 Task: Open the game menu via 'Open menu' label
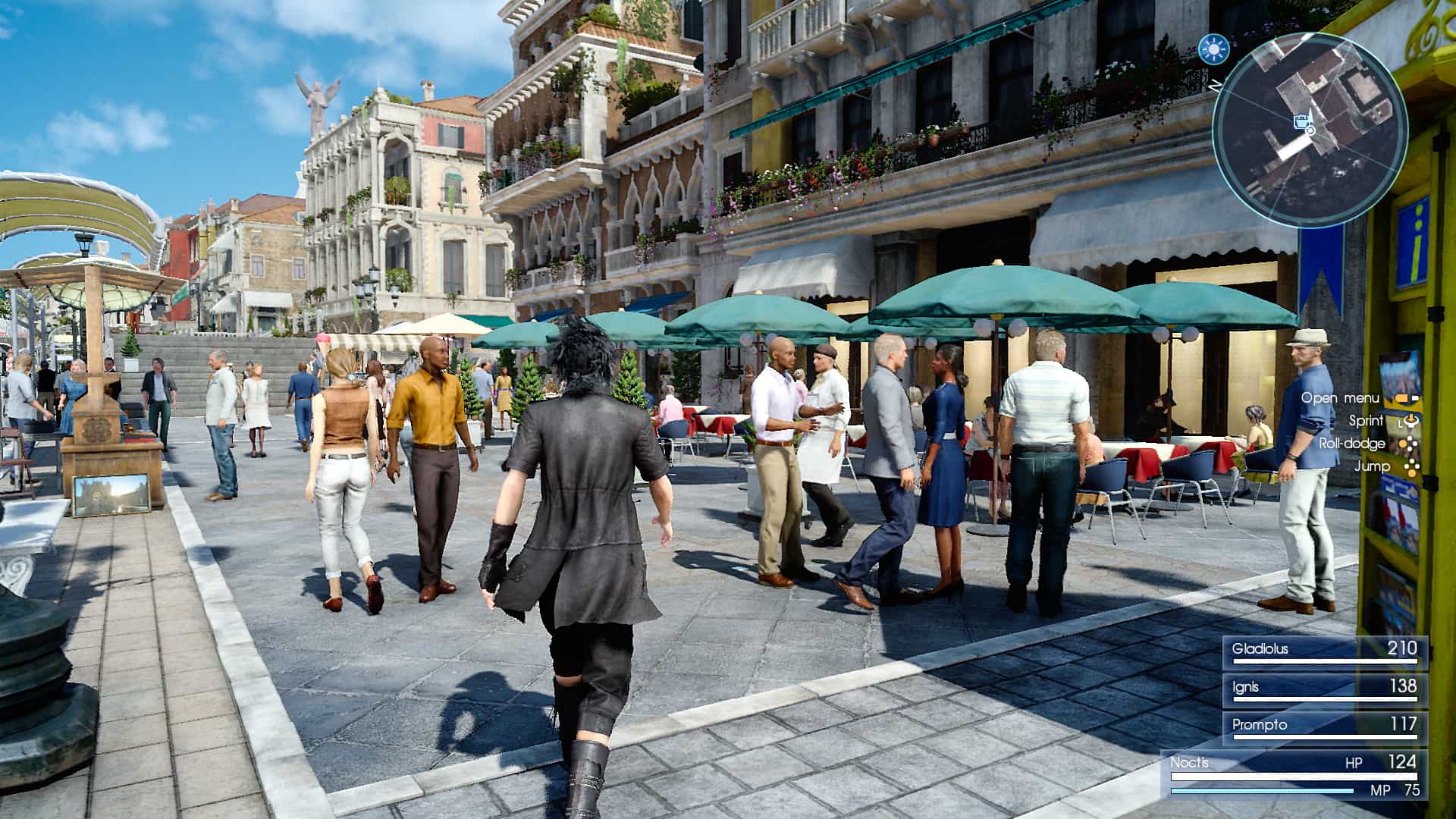pos(1339,399)
